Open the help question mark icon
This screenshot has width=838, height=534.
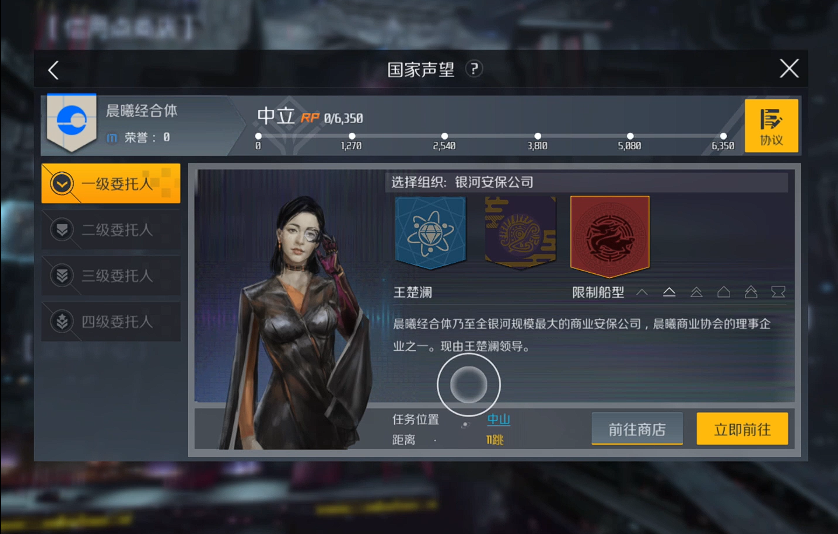475,69
